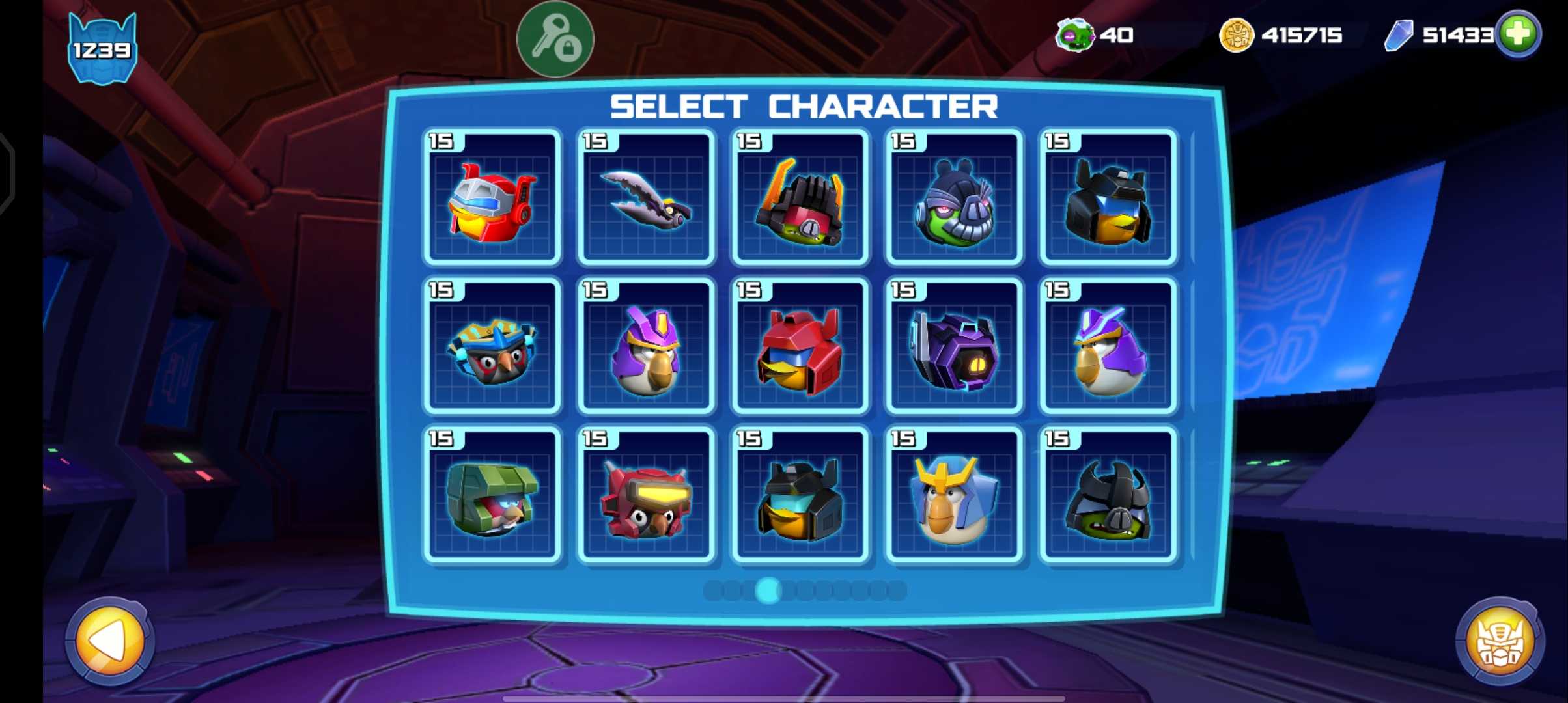
Task: Select the spiky red bird with yellow visor
Action: [646, 495]
